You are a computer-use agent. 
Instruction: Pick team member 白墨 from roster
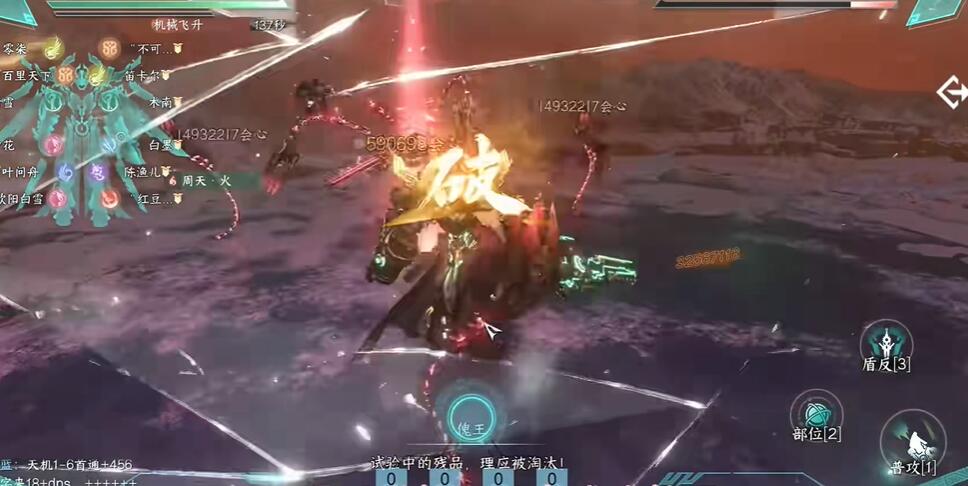161,145
